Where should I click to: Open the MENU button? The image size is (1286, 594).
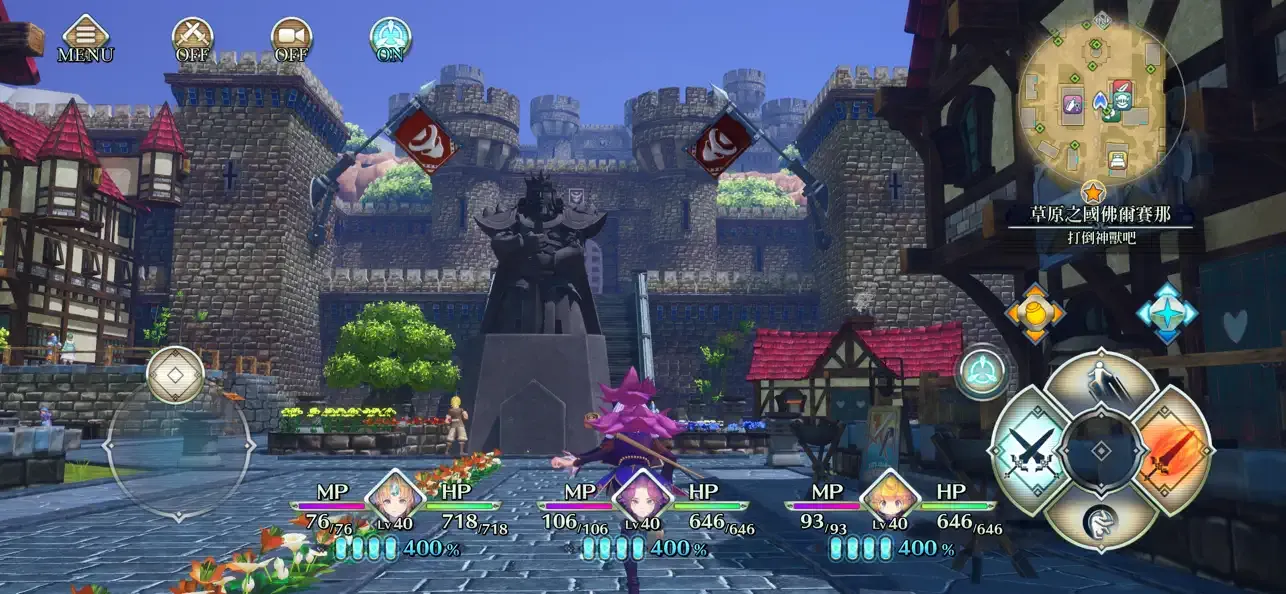click(x=85, y=37)
